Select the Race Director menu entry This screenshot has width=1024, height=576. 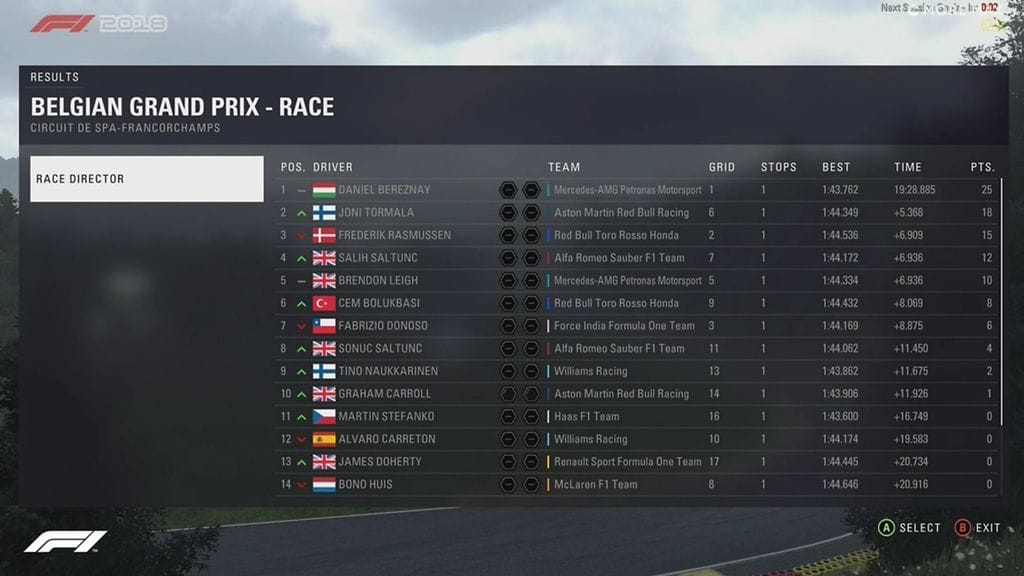coord(146,179)
